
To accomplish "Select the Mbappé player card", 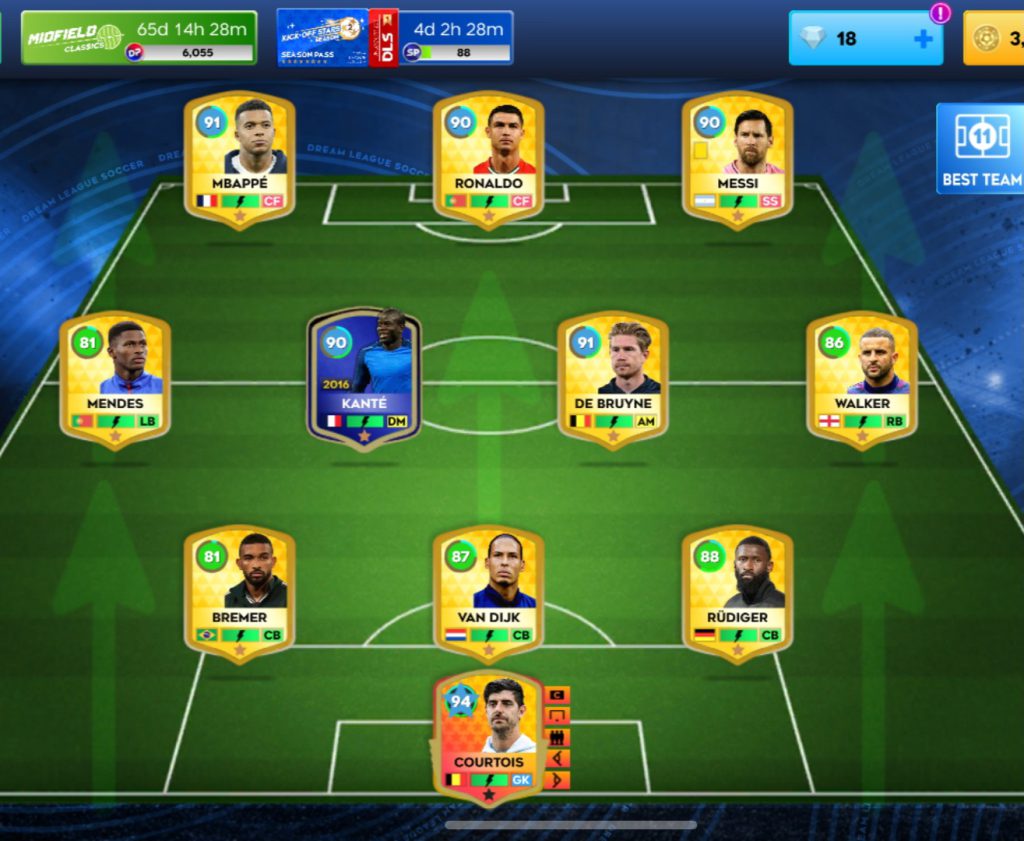I will coord(240,160).
